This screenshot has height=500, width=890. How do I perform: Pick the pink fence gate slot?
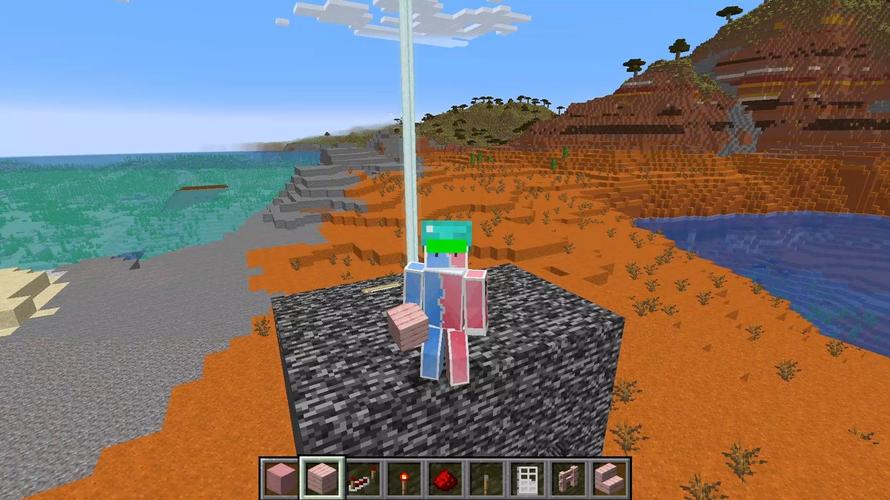point(568,478)
